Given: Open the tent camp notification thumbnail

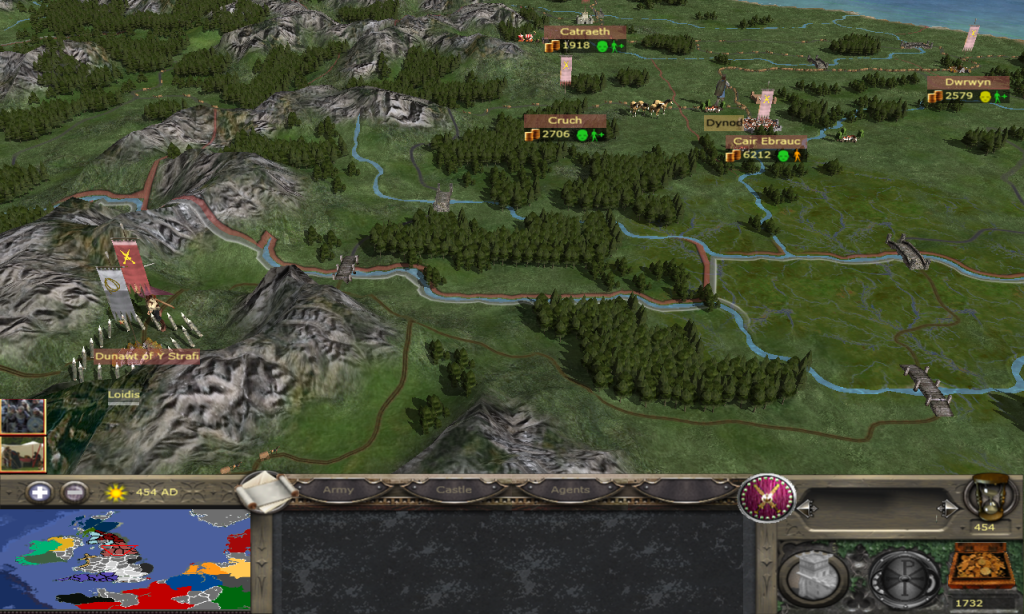Looking at the screenshot, I should (x=23, y=453).
